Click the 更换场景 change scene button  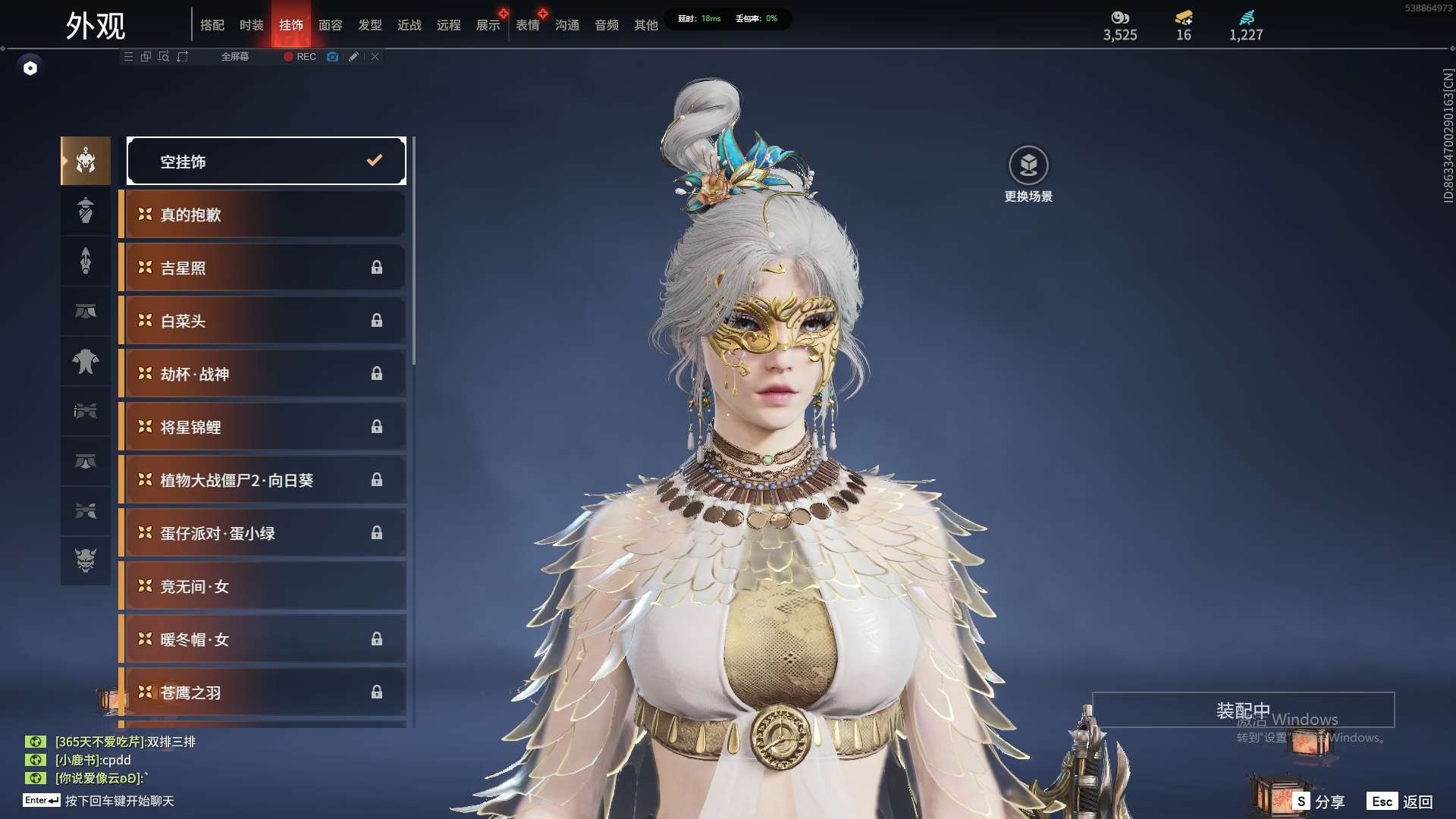1028,174
